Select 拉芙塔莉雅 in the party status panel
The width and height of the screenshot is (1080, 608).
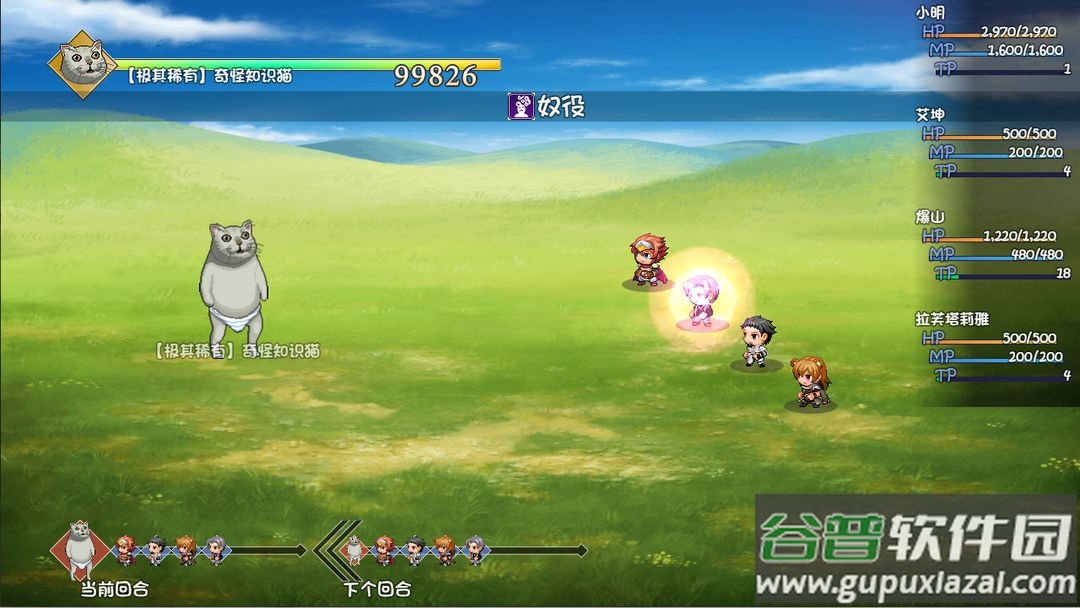point(952,319)
